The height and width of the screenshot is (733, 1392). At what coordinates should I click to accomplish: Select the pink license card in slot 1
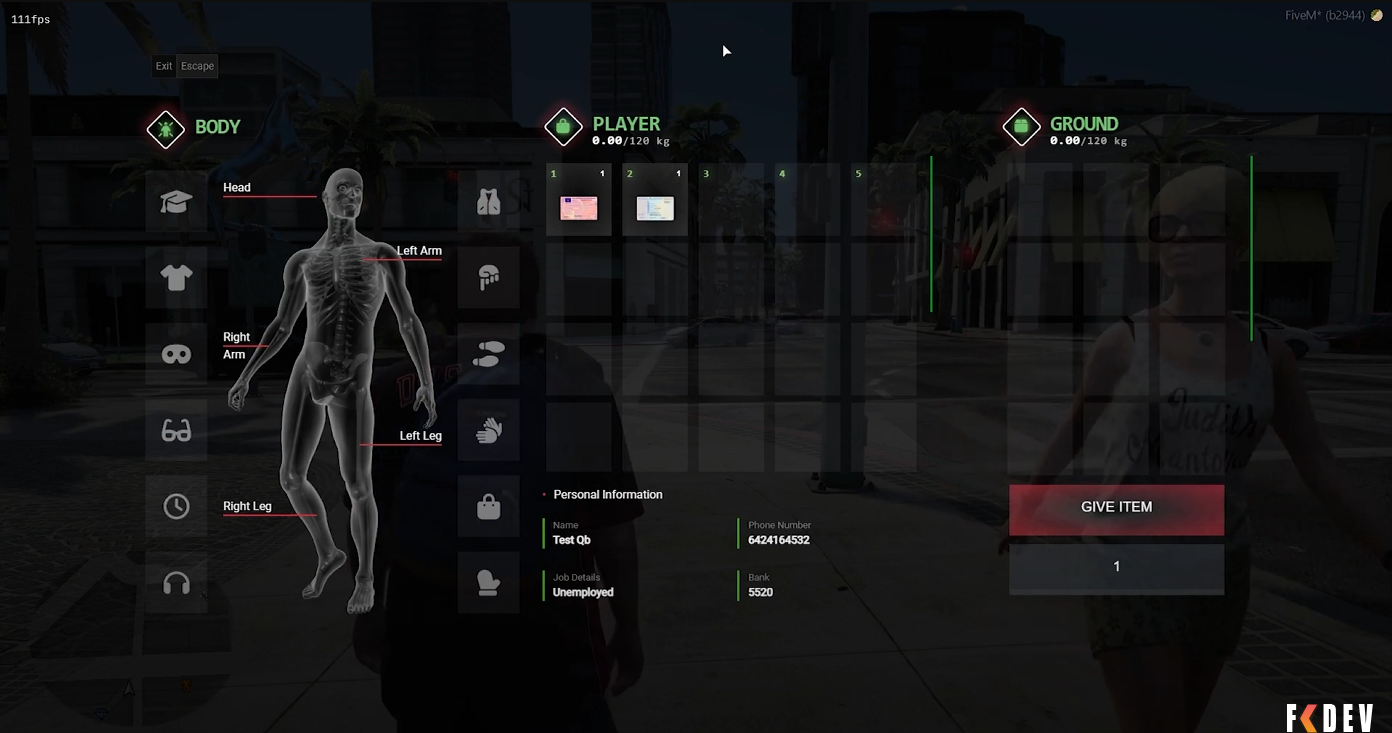[x=579, y=207]
